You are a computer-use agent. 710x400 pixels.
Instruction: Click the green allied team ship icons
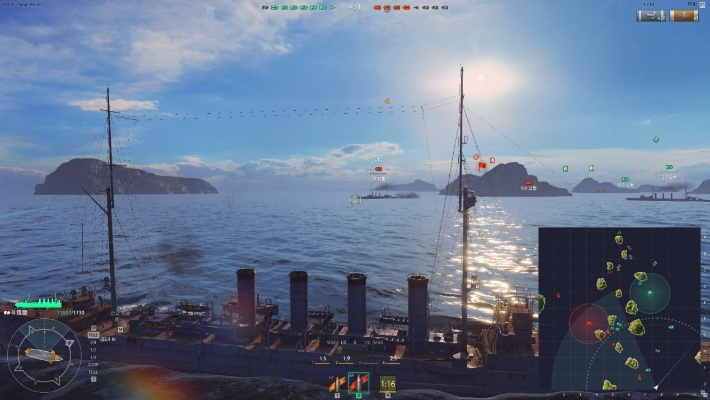(296, 8)
